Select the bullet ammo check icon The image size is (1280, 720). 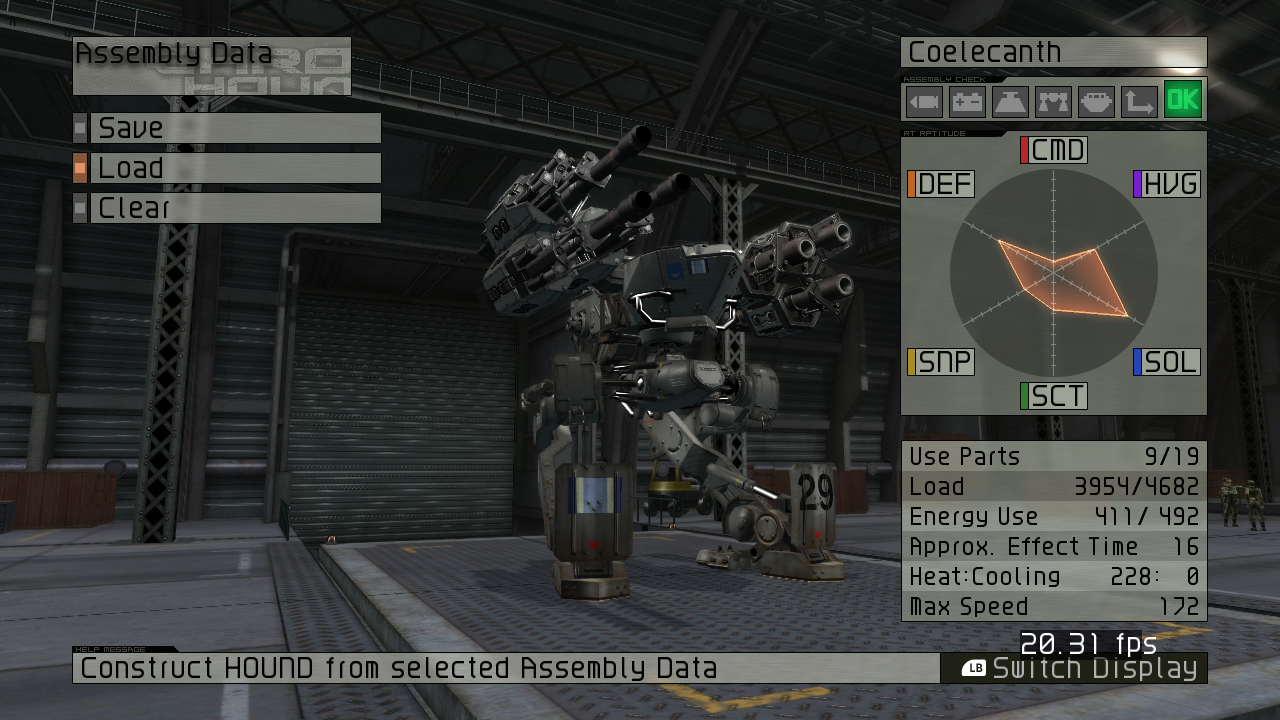[x=924, y=102]
